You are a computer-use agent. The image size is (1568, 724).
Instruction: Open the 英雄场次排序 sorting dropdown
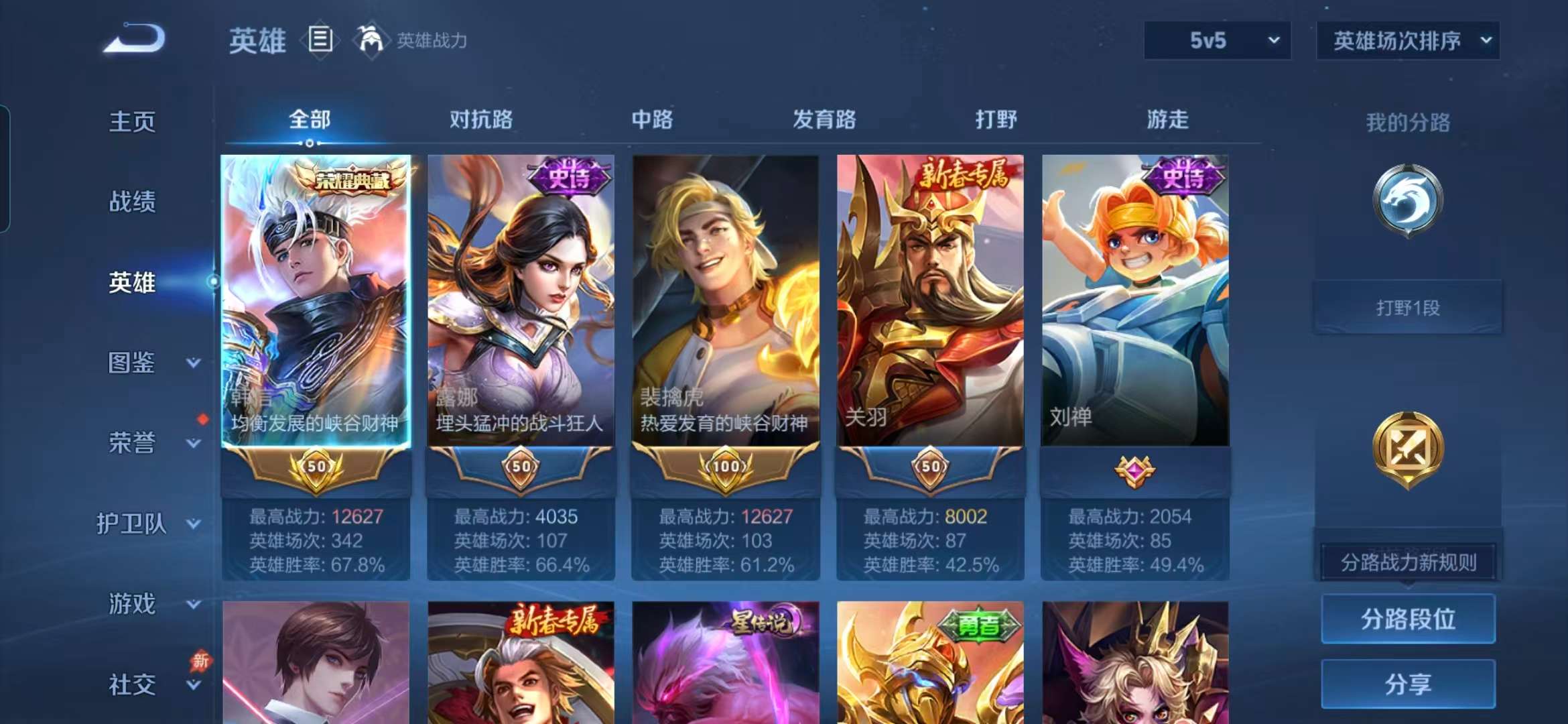[x=1407, y=40]
